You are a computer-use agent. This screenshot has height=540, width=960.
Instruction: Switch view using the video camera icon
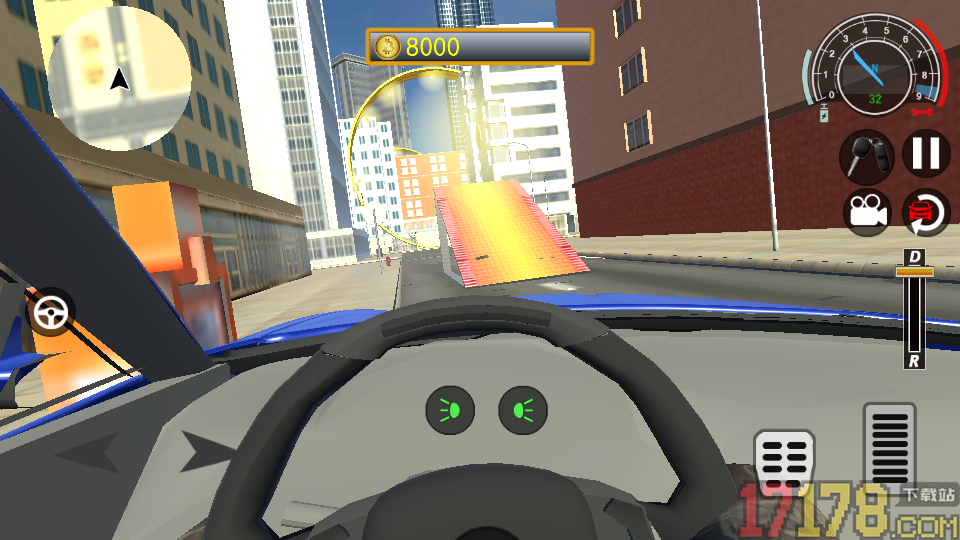(867, 212)
